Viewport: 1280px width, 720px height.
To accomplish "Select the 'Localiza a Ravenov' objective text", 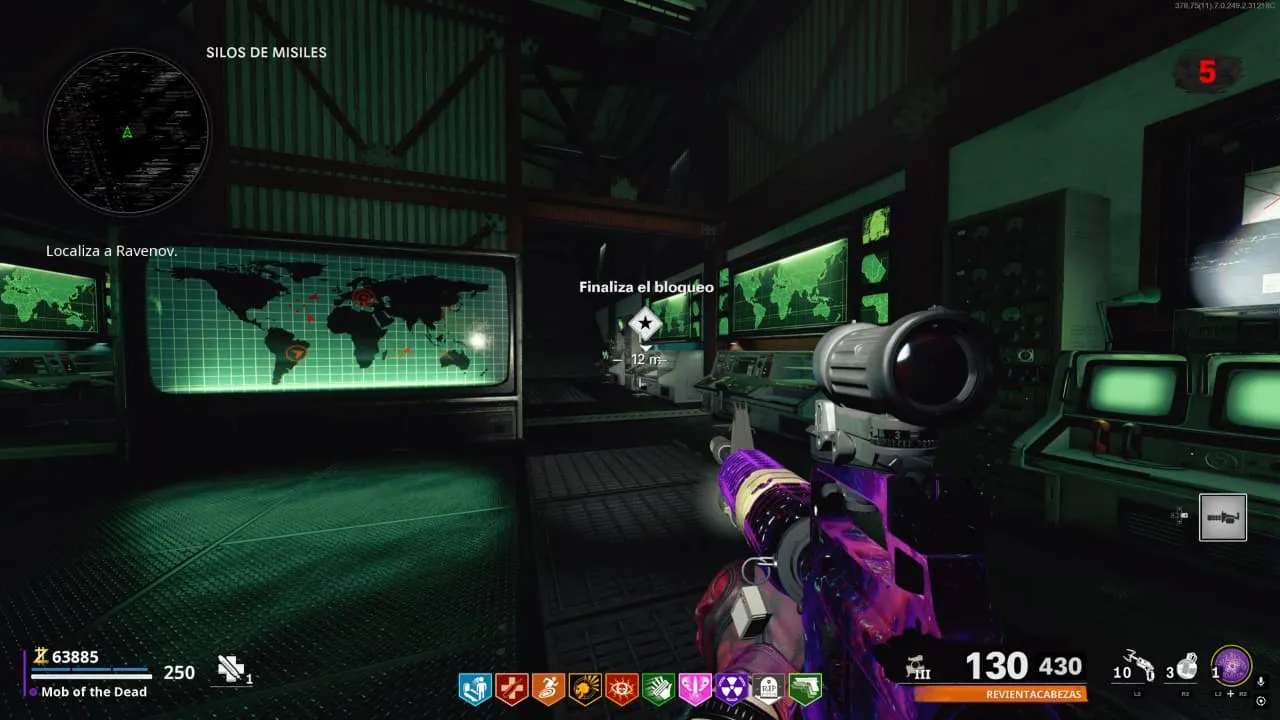I will (111, 251).
